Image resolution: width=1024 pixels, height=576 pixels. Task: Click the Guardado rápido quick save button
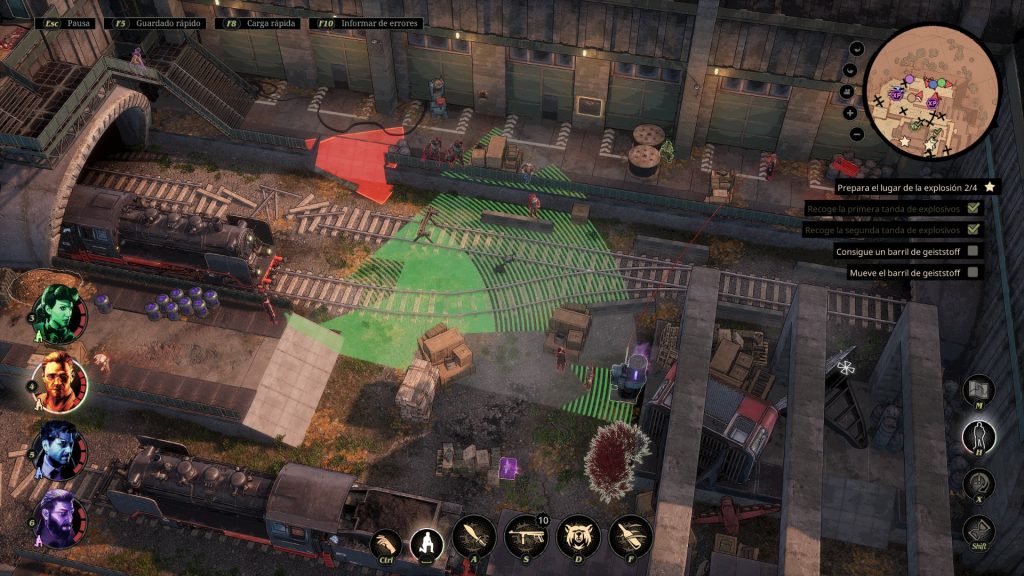(x=153, y=22)
